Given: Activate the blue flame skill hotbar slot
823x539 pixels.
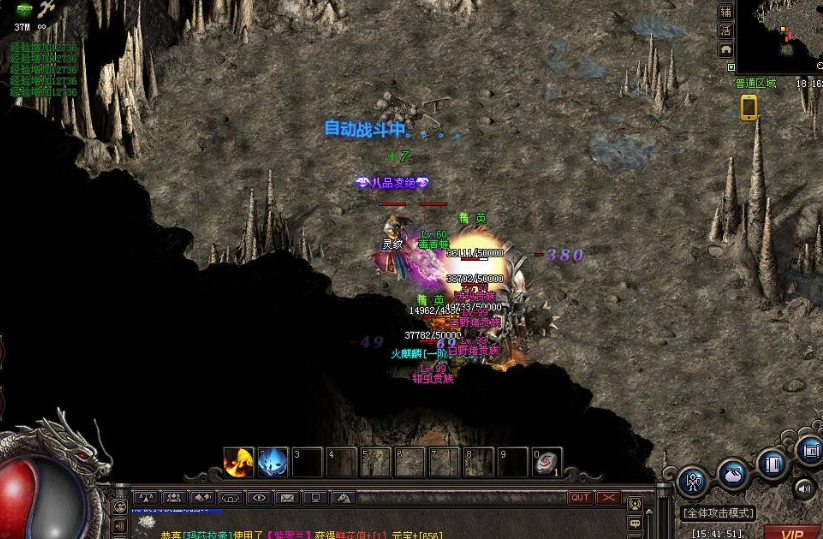Looking at the screenshot, I should click(273, 462).
